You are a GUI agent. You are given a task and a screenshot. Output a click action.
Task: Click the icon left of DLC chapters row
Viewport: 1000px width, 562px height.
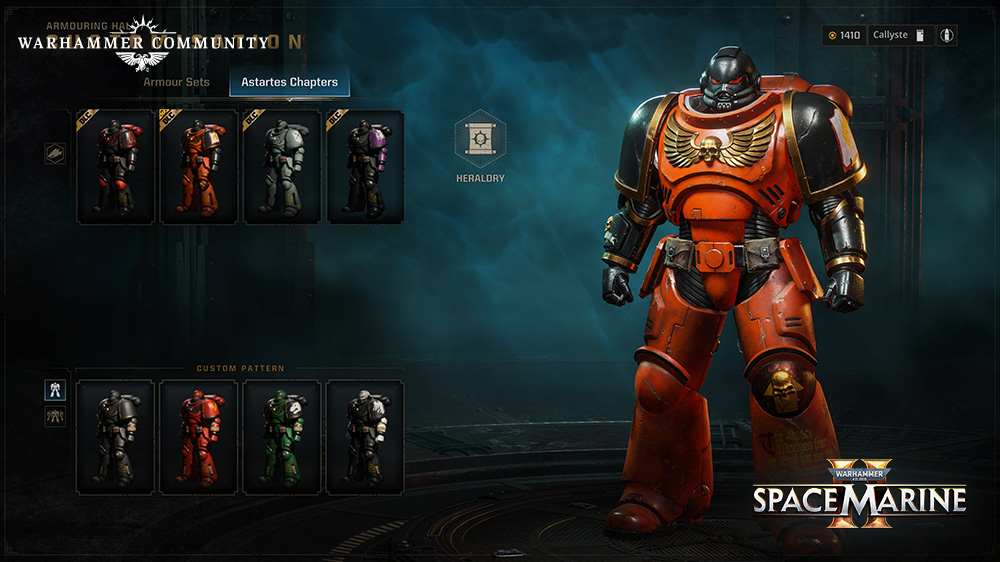tap(55, 154)
